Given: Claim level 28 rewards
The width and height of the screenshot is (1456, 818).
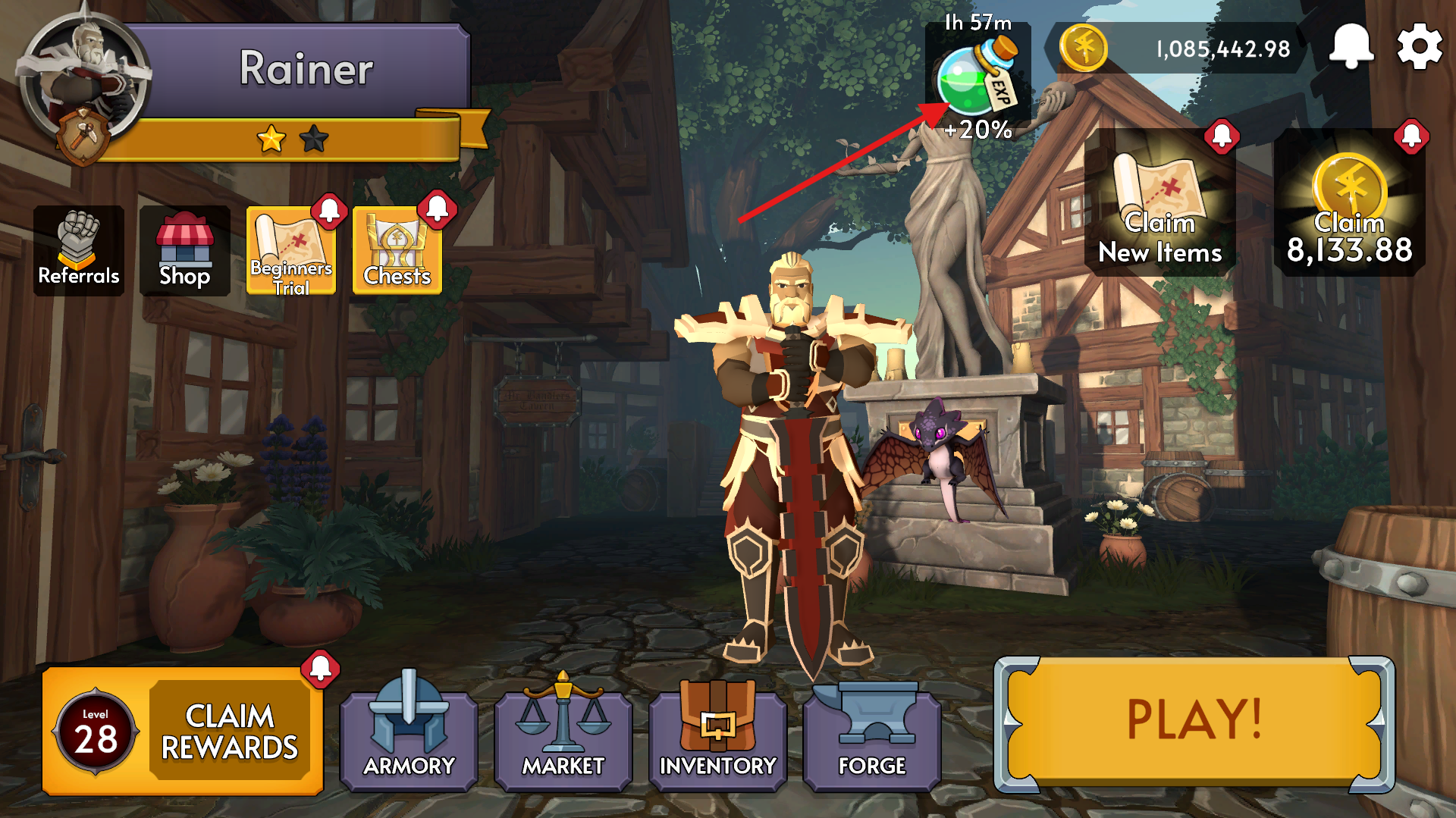Looking at the screenshot, I should pyautogui.click(x=182, y=731).
